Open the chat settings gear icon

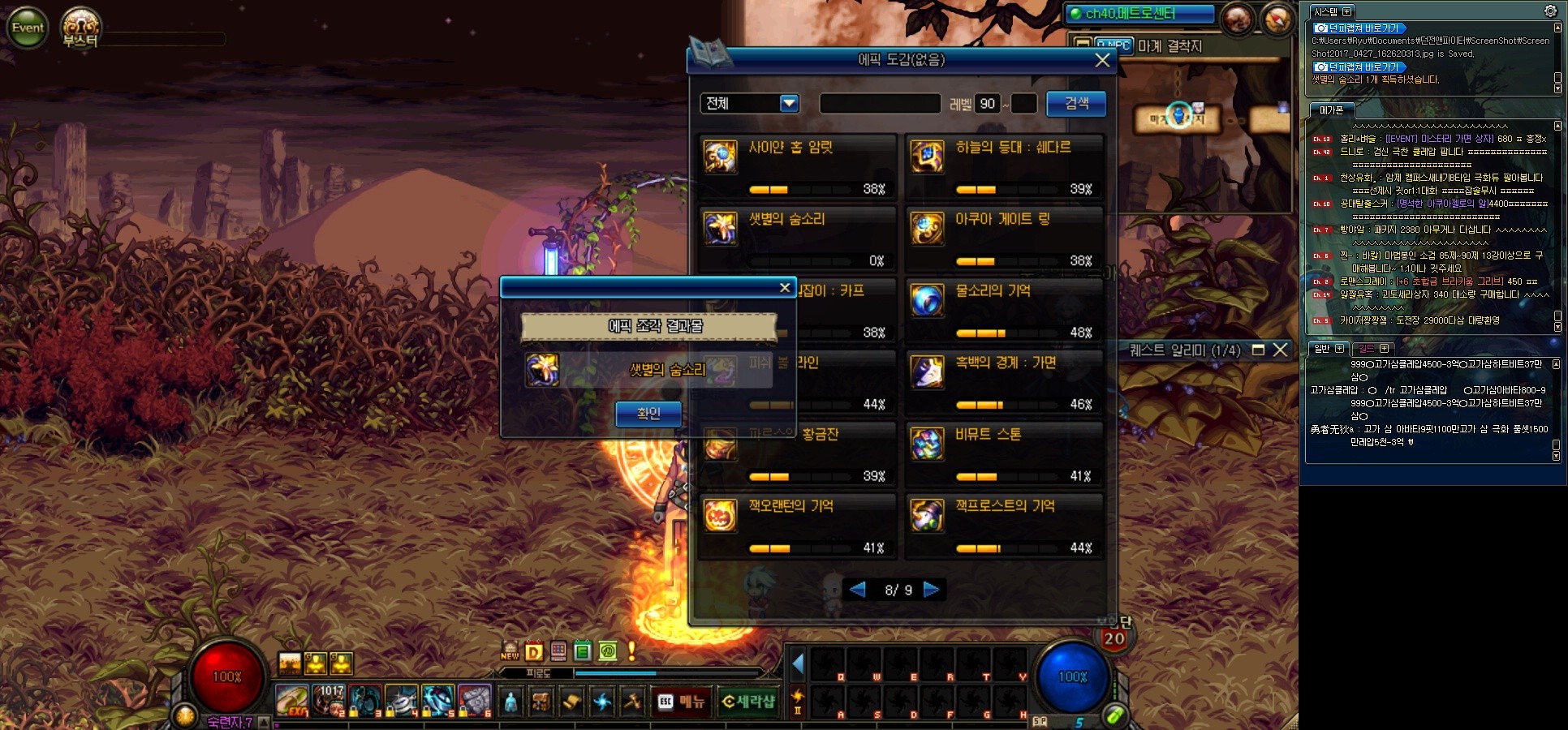coord(1550,11)
